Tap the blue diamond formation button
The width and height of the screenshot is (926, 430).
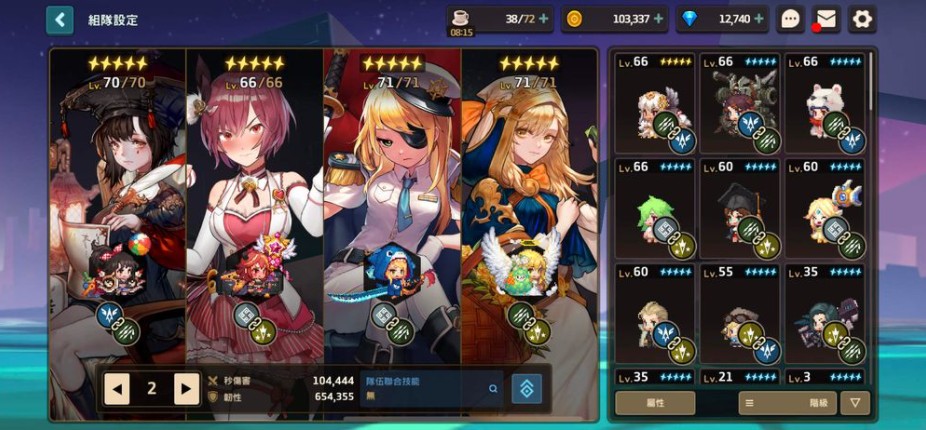526,388
